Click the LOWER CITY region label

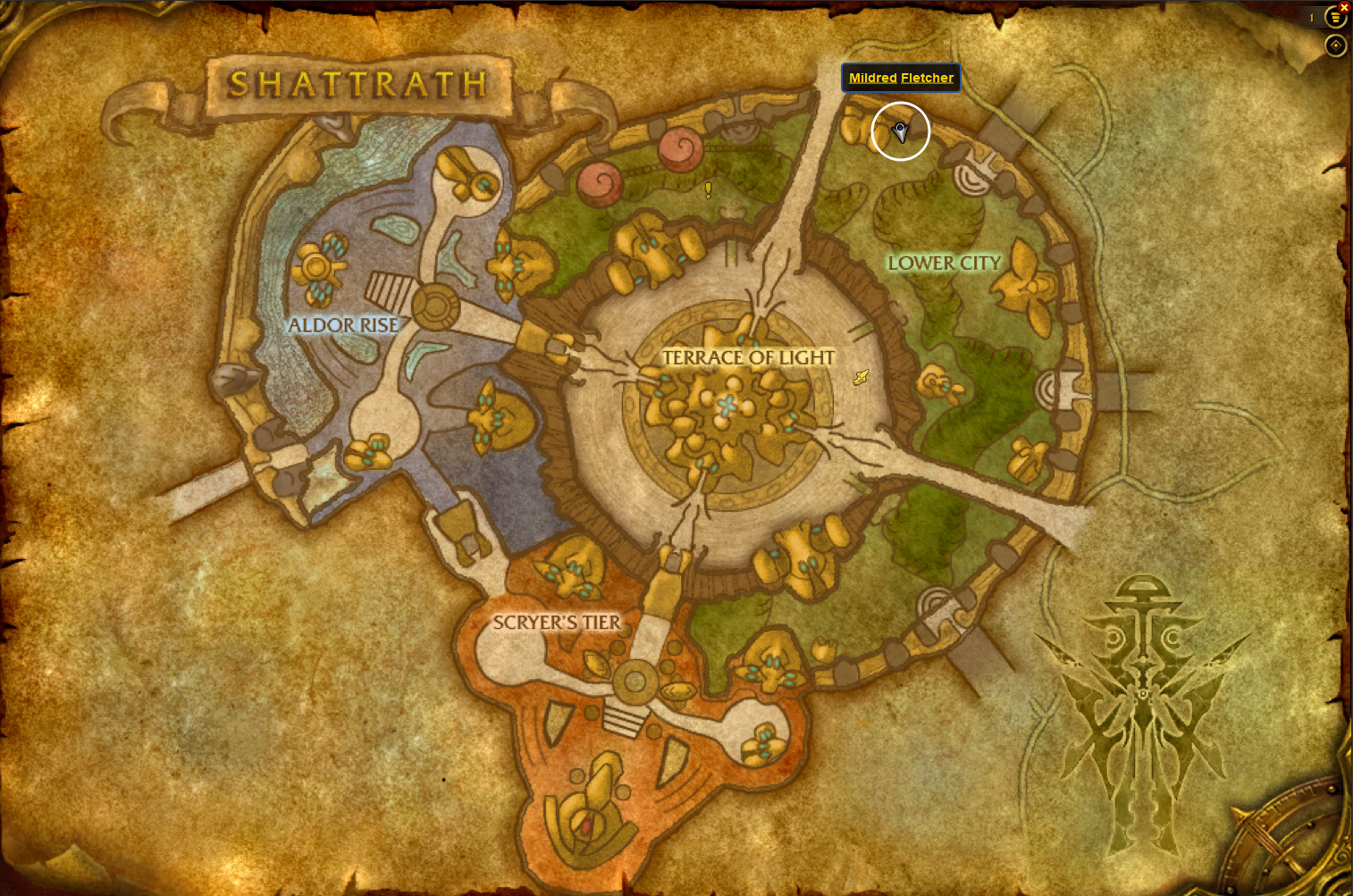pyautogui.click(x=944, y=263)
